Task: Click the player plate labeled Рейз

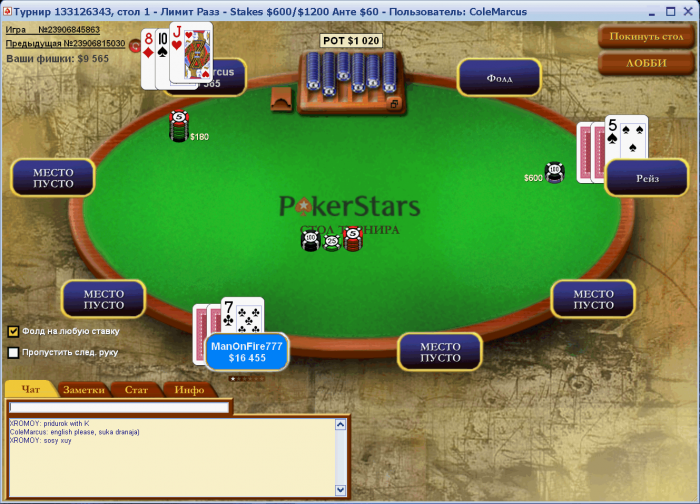Action: coord(646,177)
